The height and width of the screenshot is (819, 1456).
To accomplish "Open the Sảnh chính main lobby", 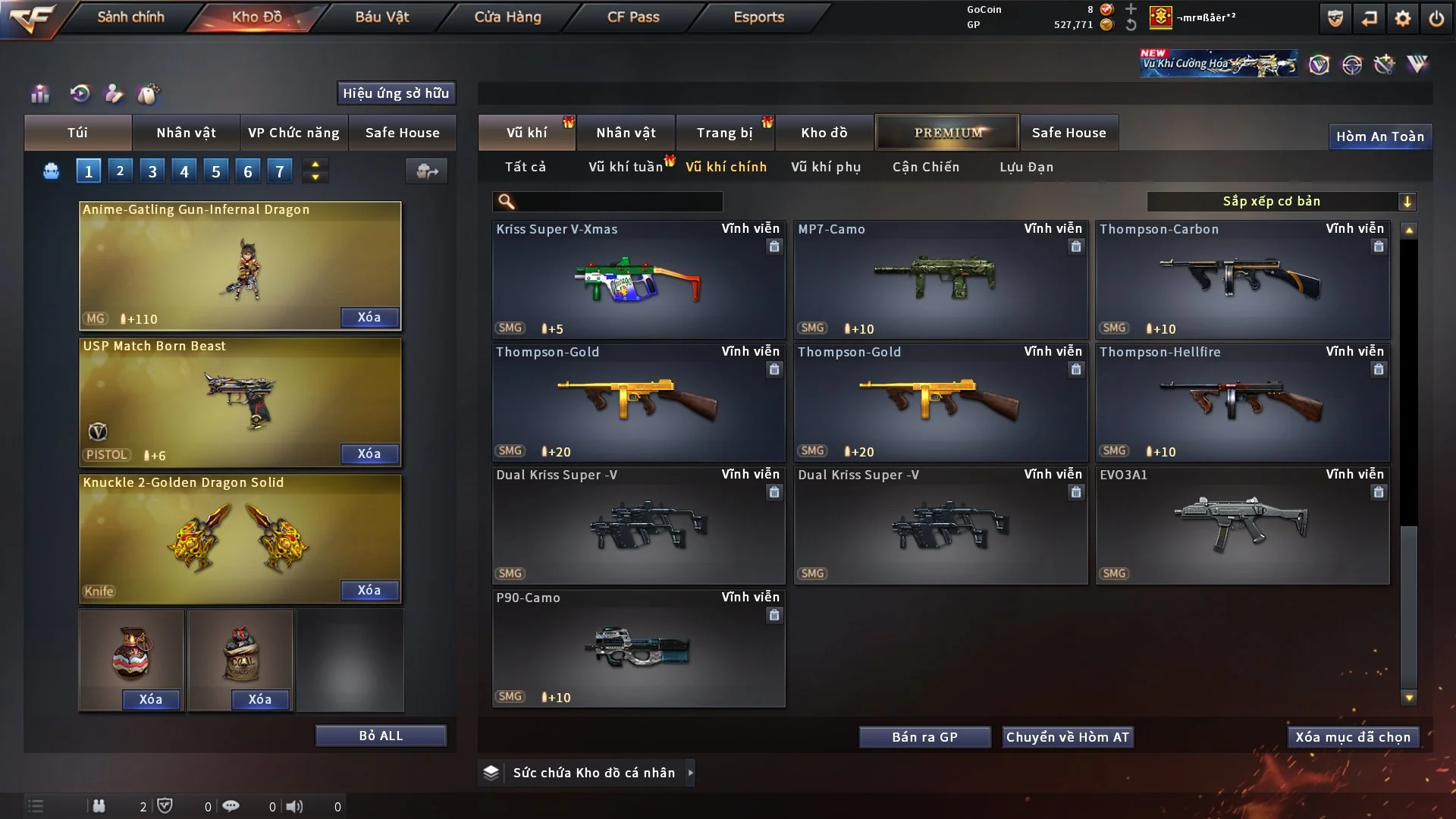I will coord(130,17).
